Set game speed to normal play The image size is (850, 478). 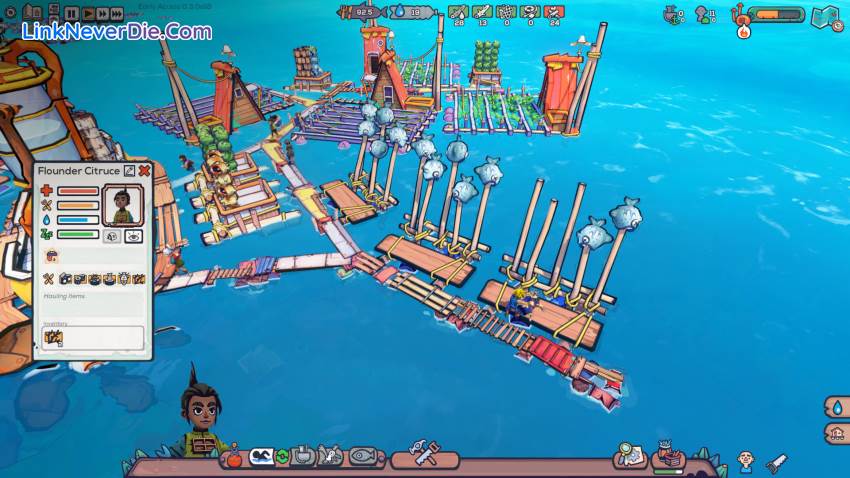pos(87,13)
